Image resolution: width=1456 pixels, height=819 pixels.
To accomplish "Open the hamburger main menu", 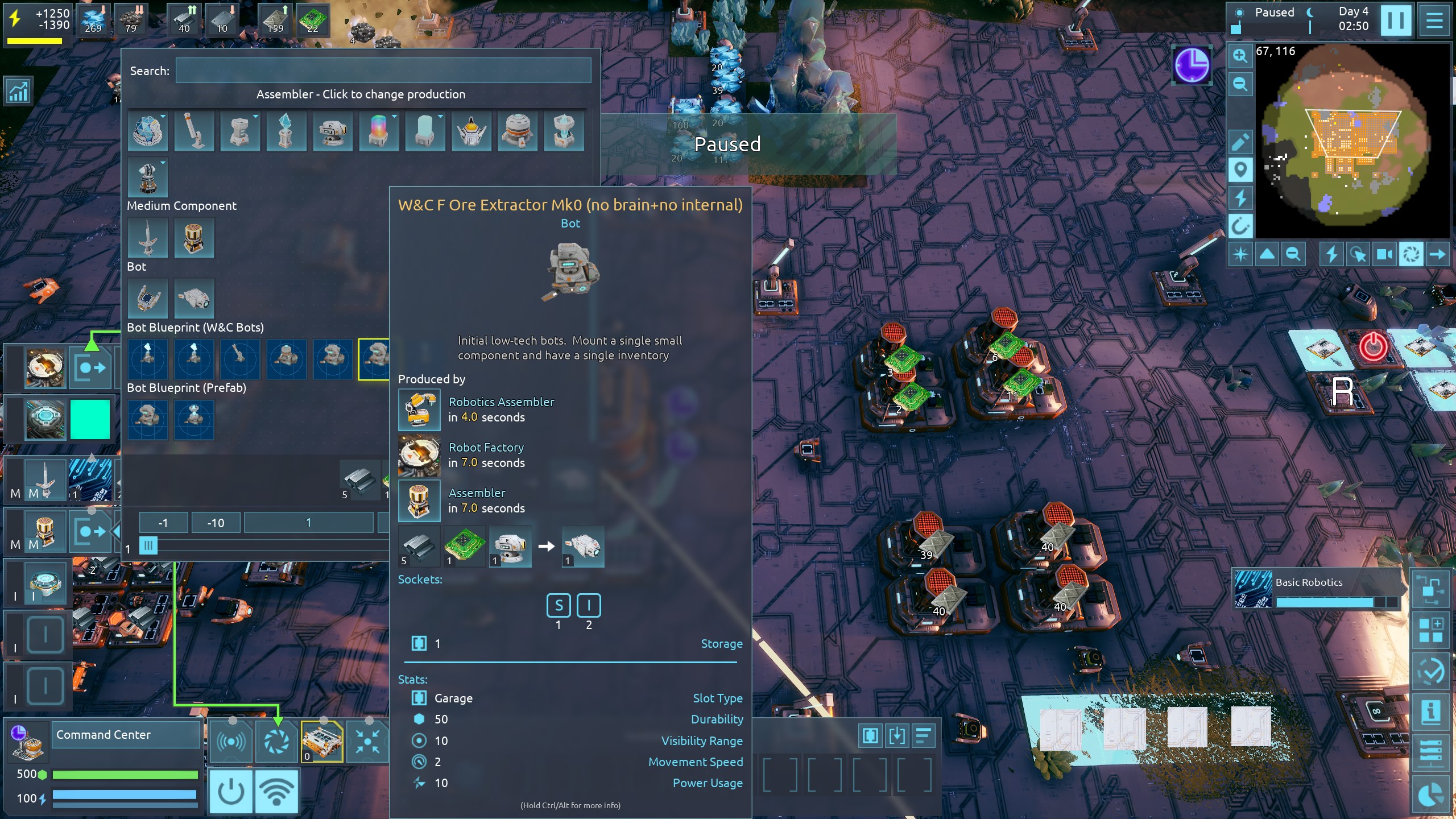I will [x=1434, y=20].
